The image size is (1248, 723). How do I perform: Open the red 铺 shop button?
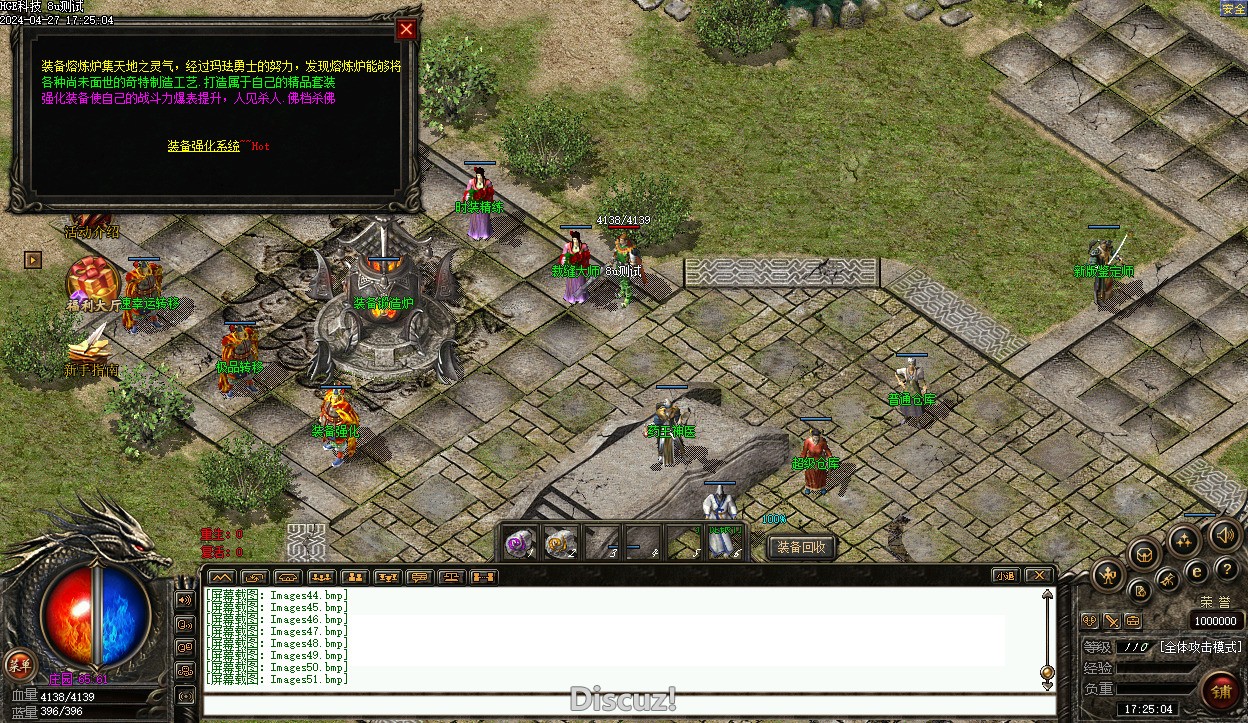(x=1220, y=691)
